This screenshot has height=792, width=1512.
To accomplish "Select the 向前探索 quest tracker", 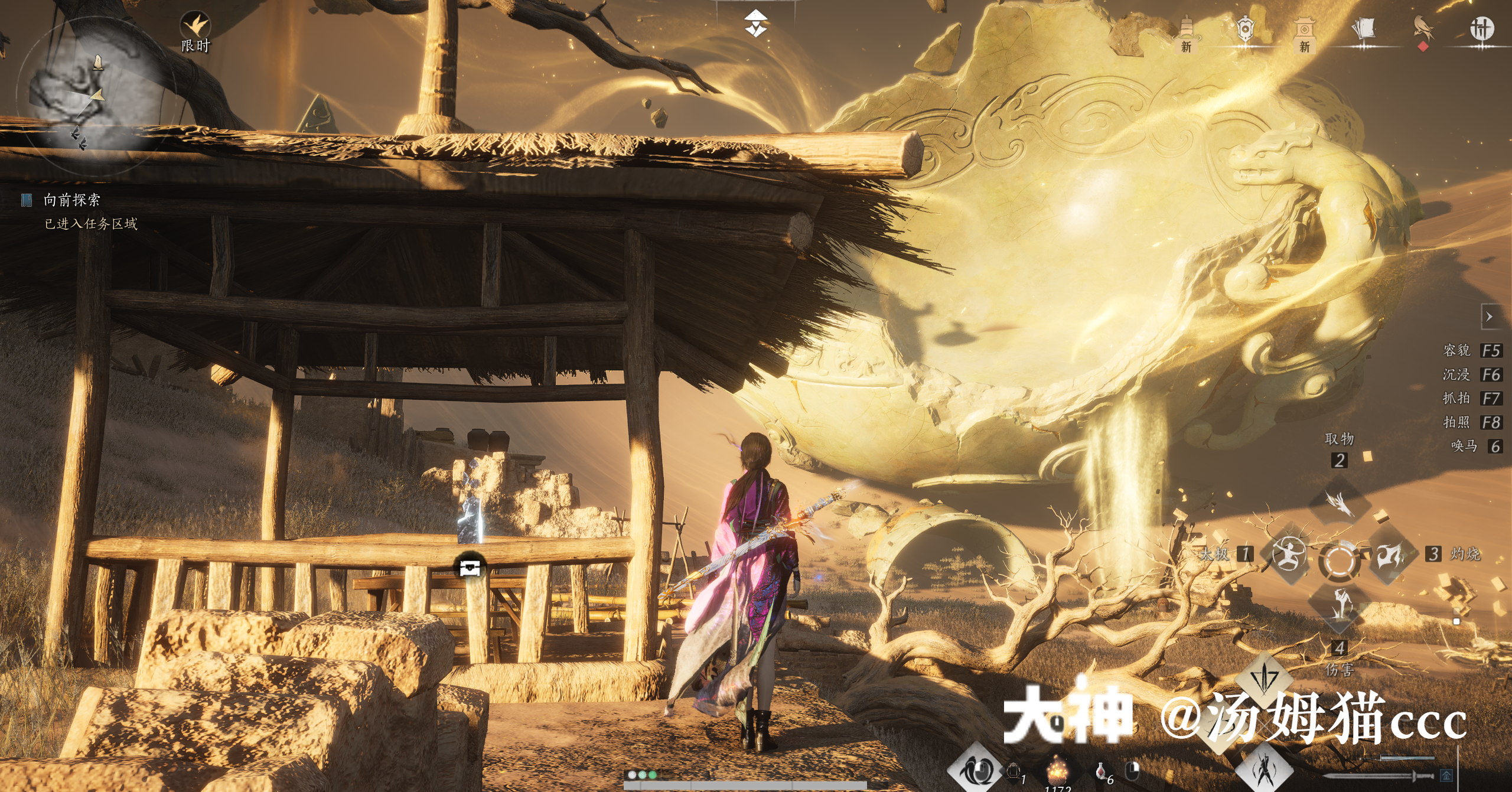I will [71, 200].
